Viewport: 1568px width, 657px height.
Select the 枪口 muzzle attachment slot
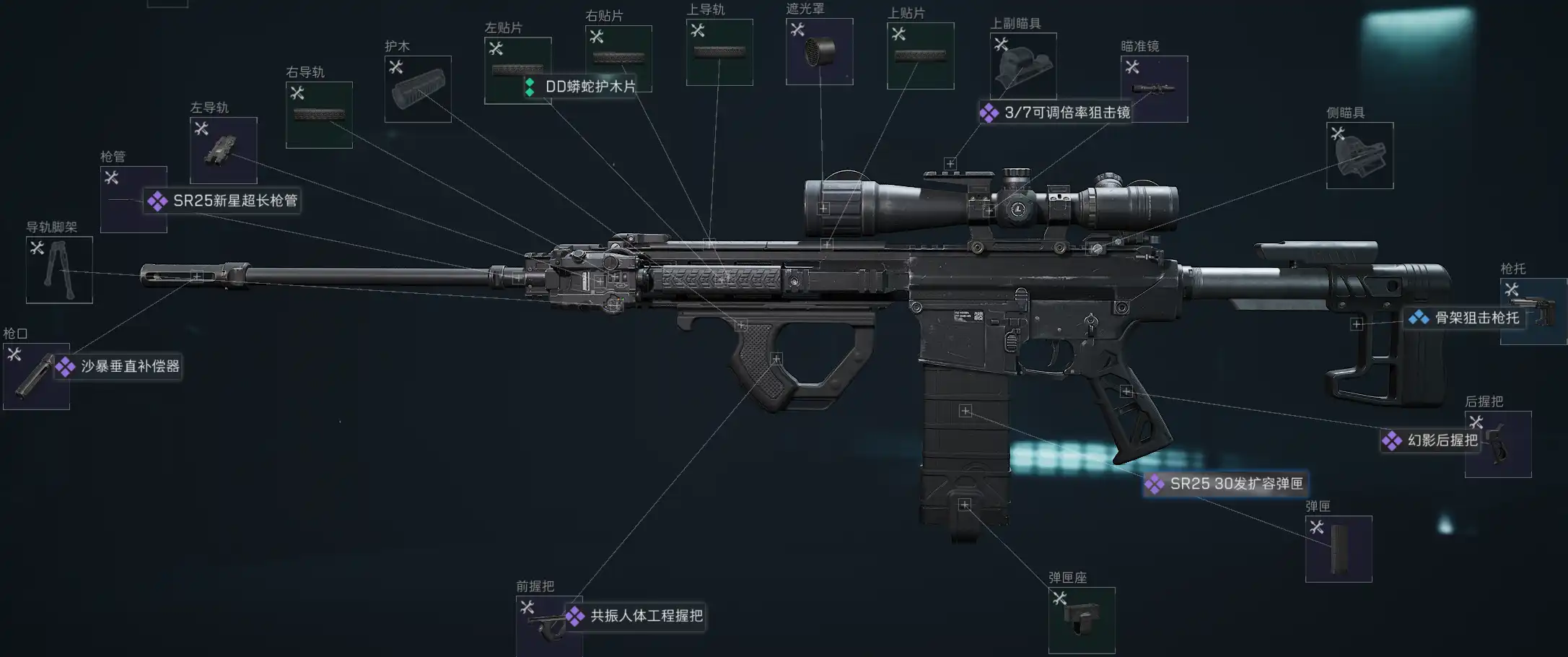[x=36, y=376]
